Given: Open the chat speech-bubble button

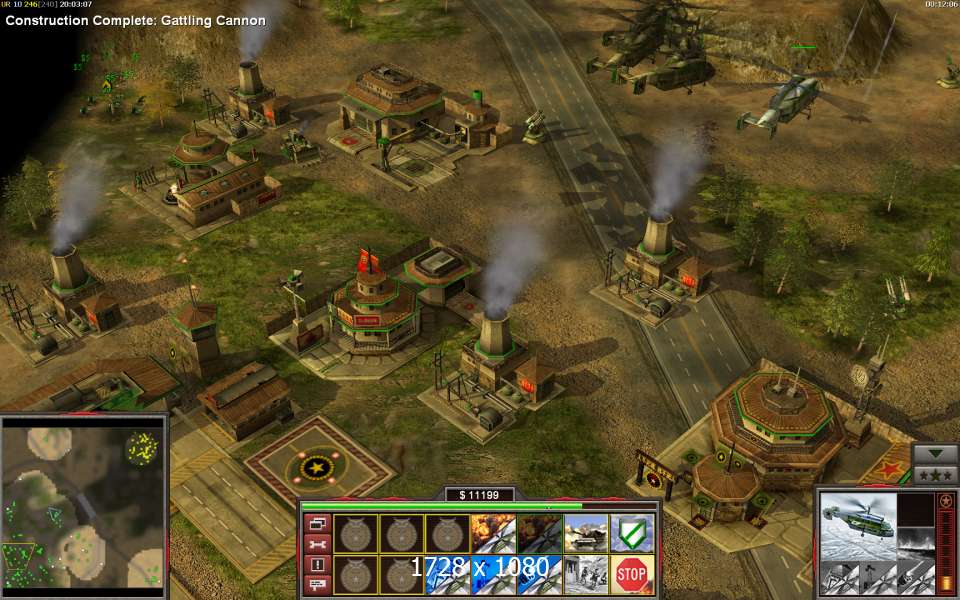Looking at the screenshot, I should pos(317,582).
